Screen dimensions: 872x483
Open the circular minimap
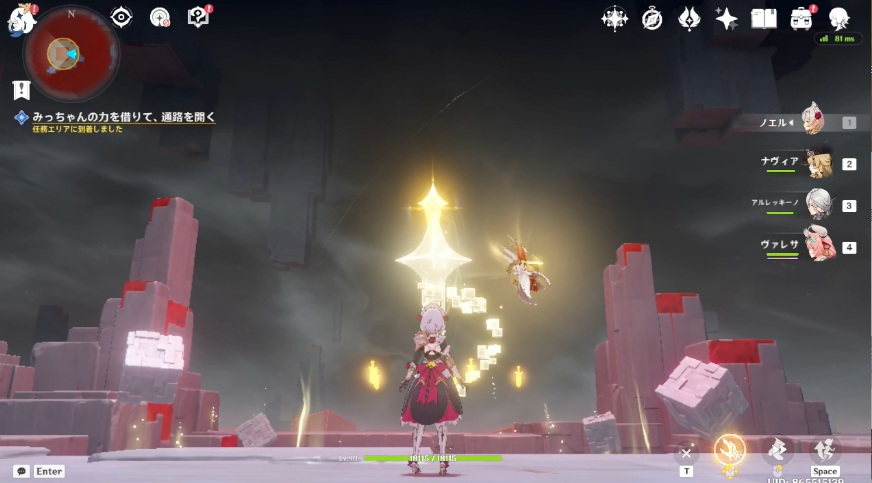(70, 53)
